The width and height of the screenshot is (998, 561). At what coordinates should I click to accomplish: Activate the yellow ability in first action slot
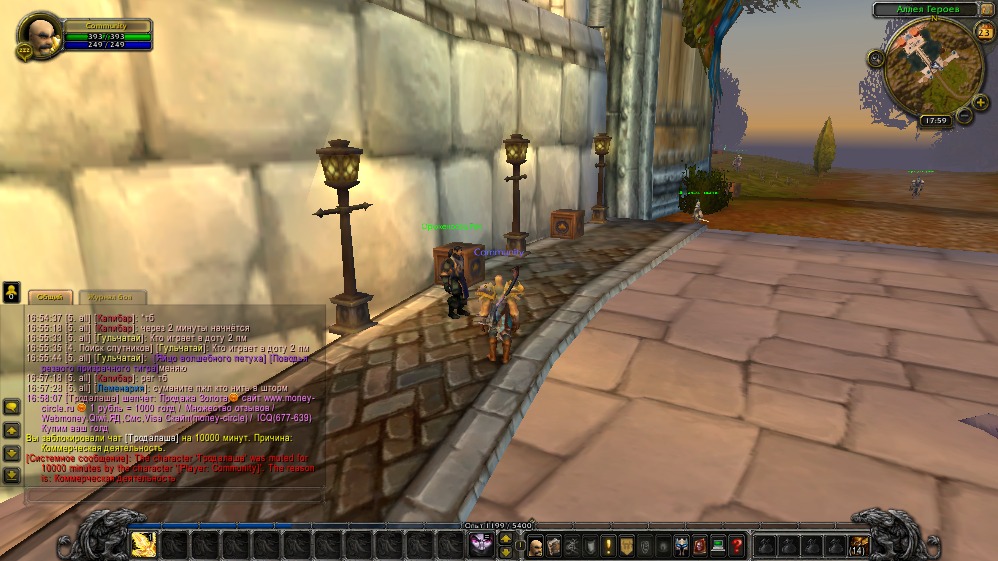(143, 543)
